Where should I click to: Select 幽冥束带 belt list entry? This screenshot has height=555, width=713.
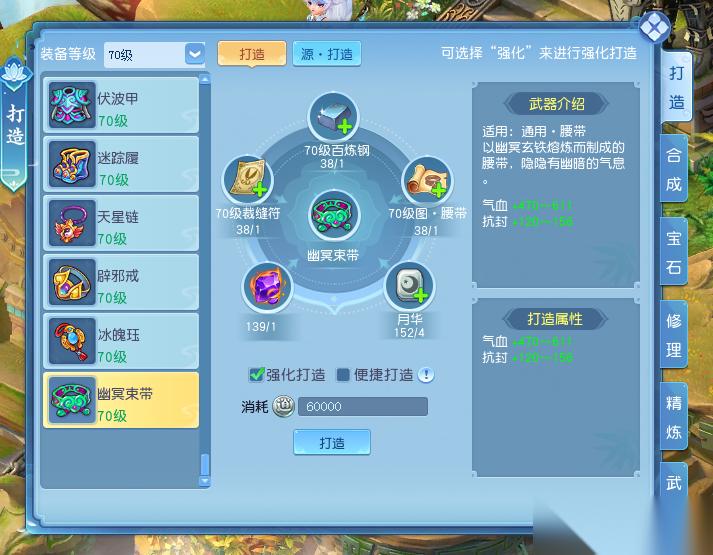pyautogui.click(x=120, y=401)
